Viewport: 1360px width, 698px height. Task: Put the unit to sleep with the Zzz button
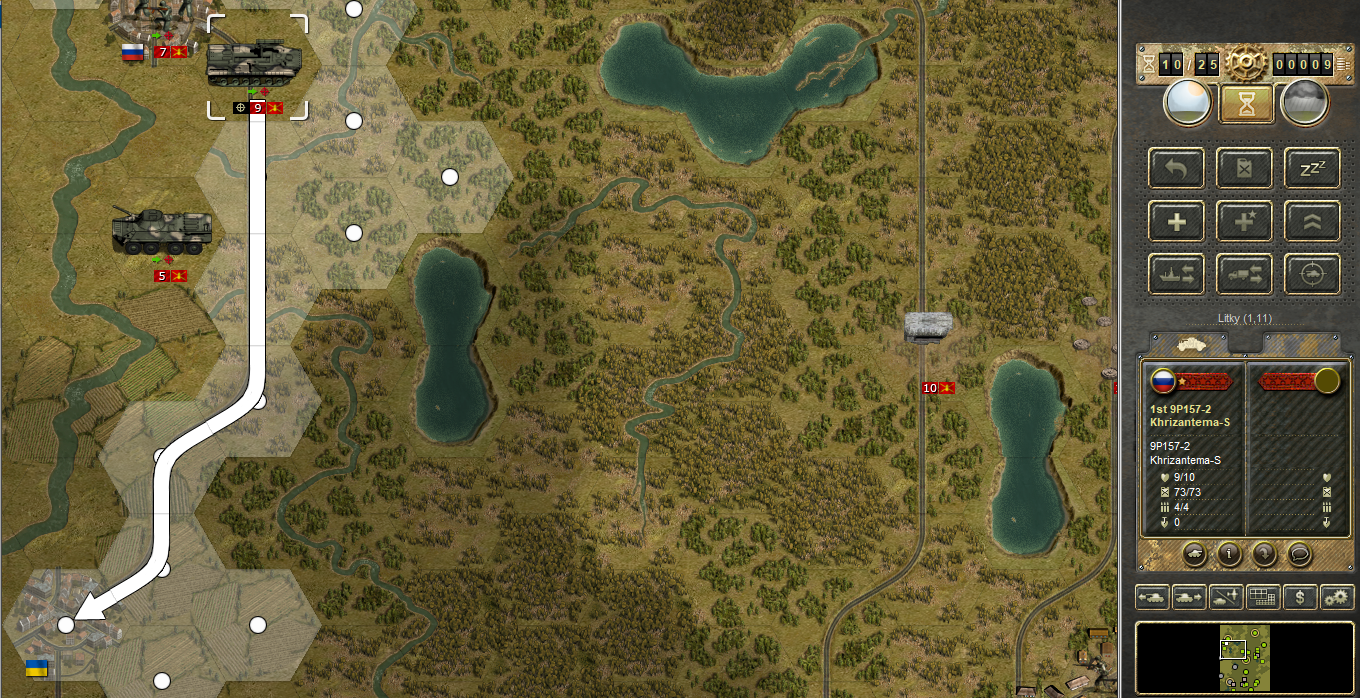(1312, 168)
